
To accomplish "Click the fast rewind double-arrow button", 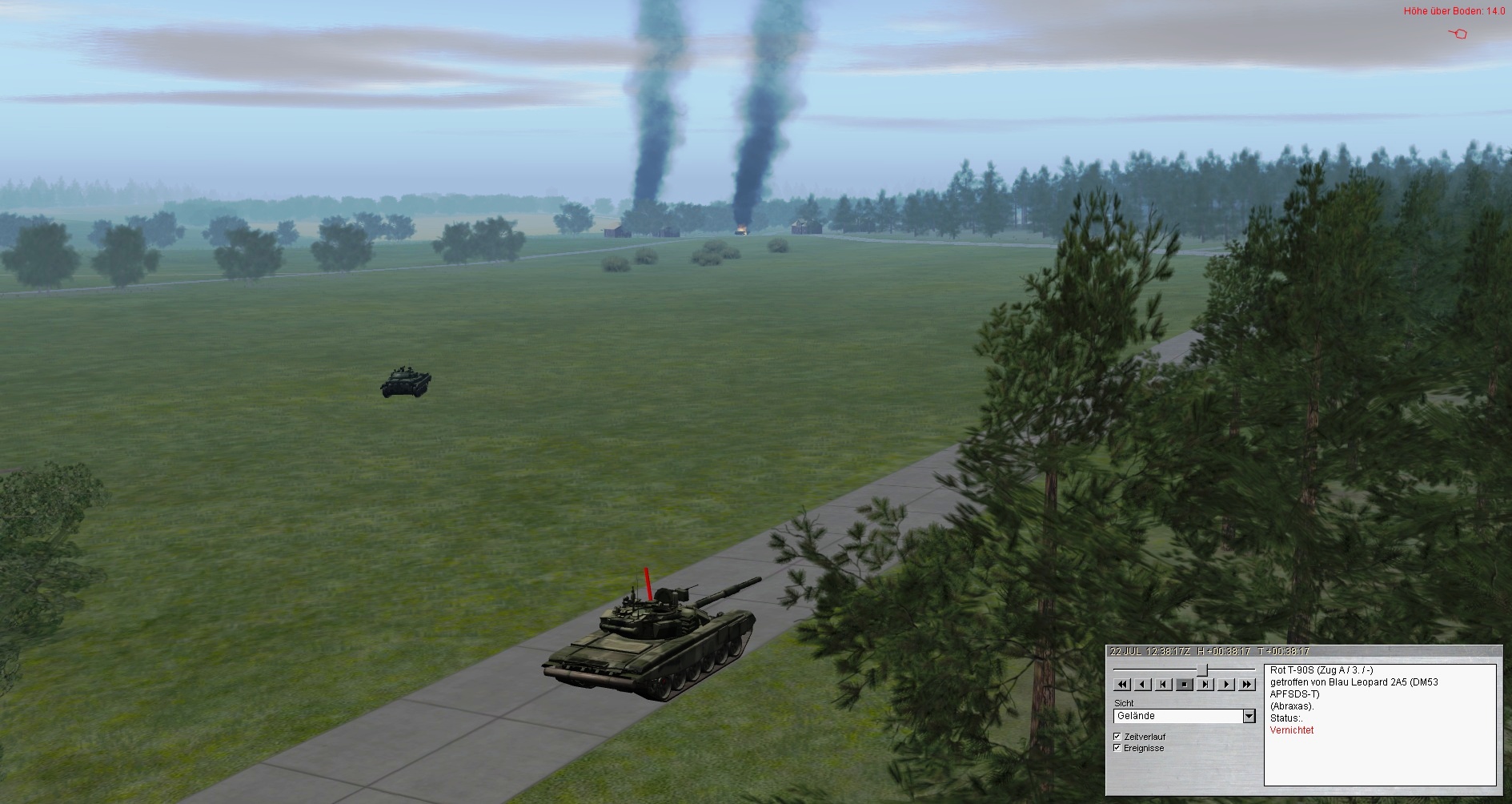I will click(x=1122, y=685).
